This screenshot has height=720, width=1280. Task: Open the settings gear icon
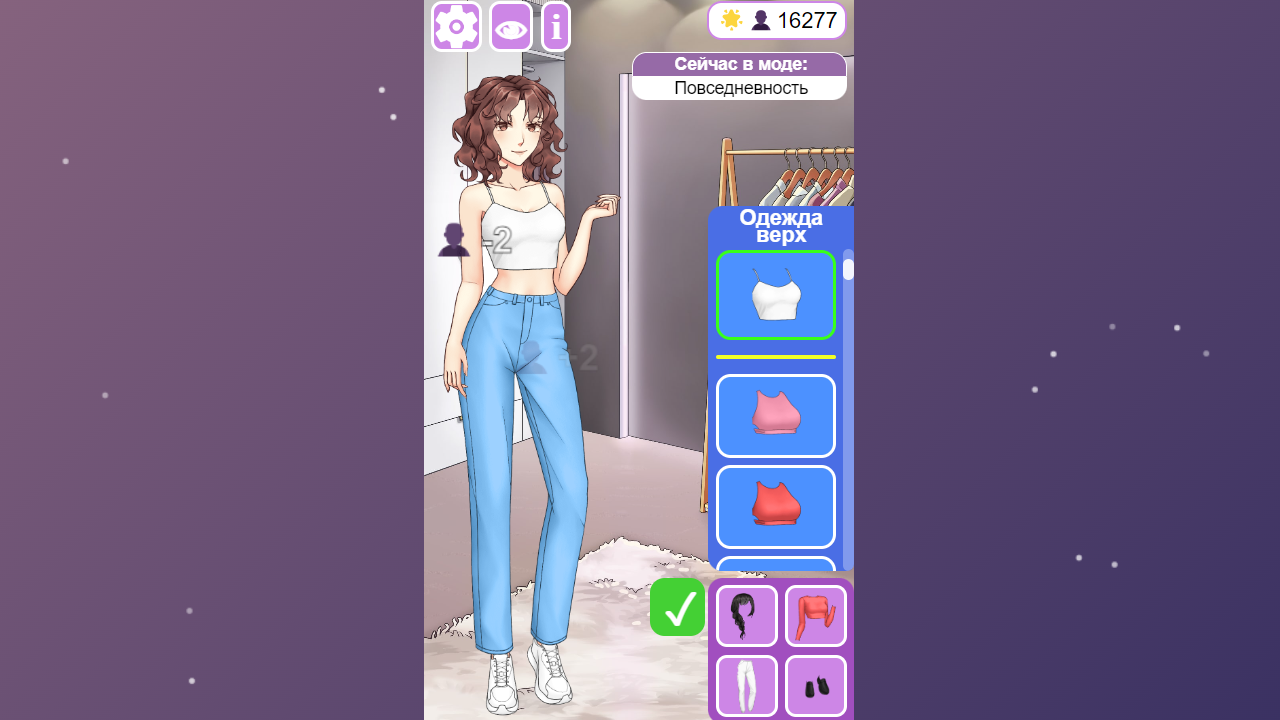[456, 26]
